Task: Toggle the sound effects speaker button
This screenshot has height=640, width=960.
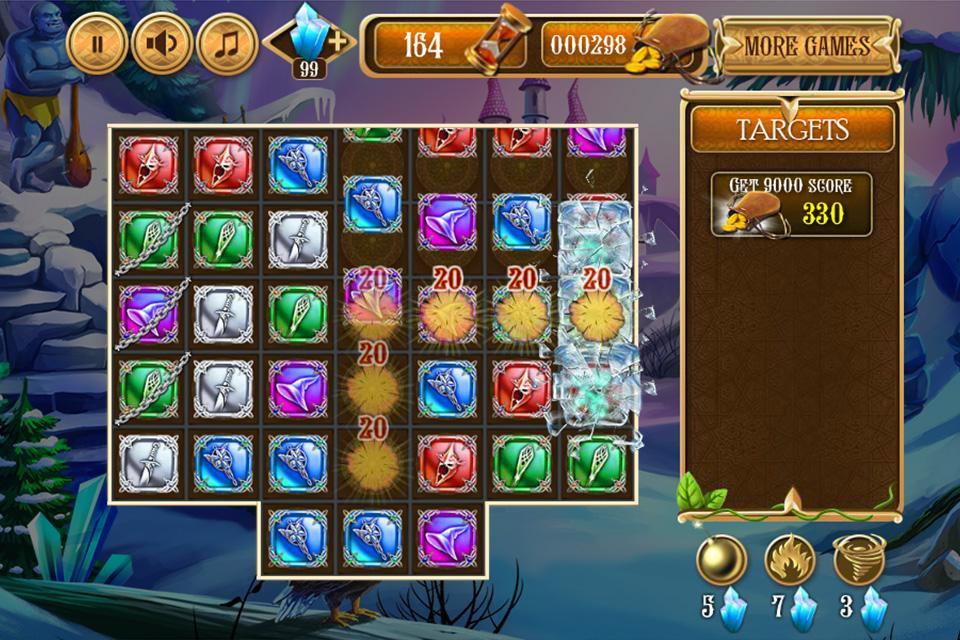Action: click(162, 44)
